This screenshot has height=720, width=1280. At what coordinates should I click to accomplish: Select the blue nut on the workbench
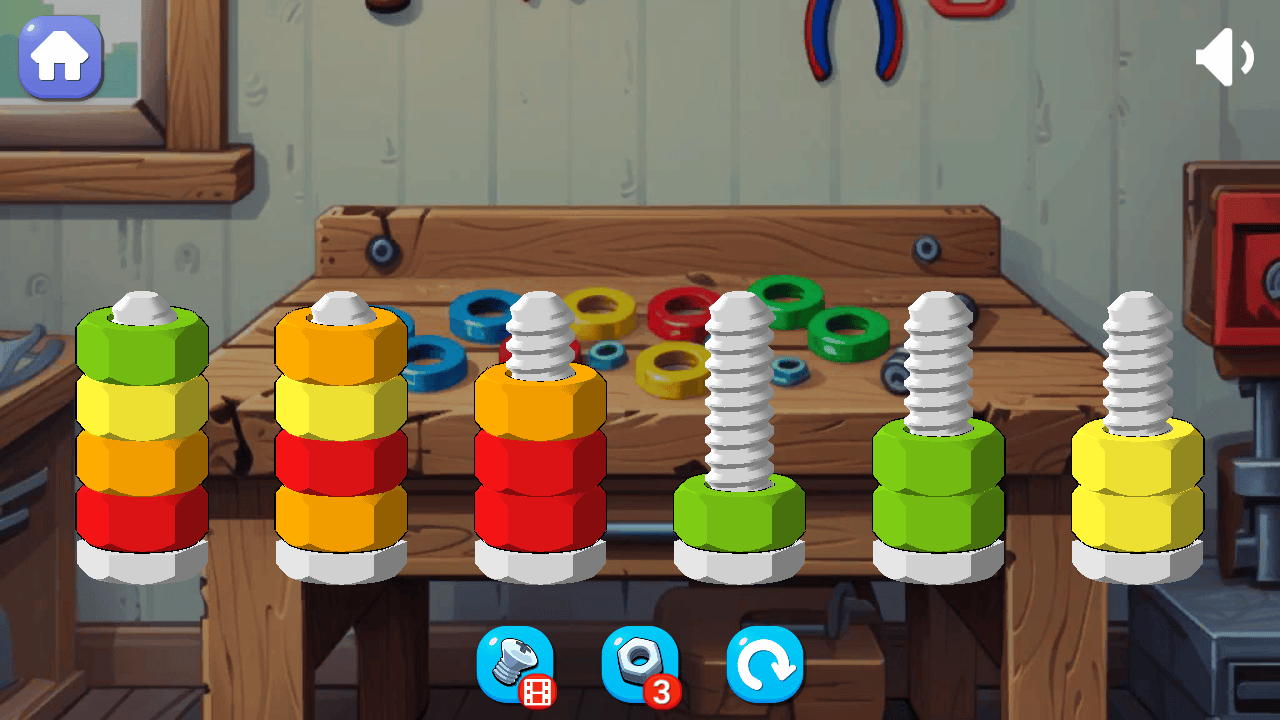(480, 315)
